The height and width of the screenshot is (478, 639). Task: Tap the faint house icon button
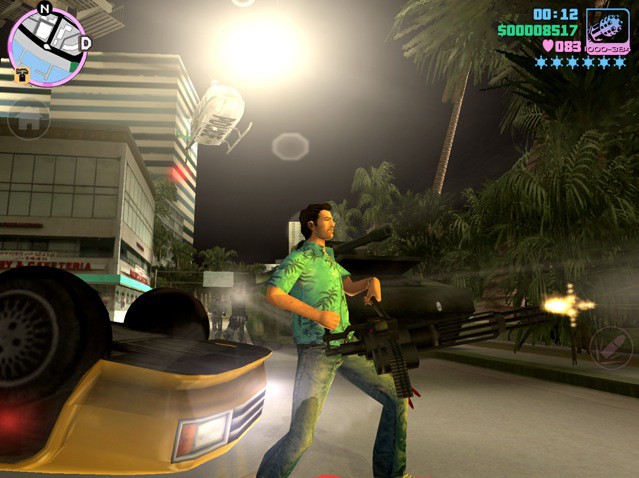(29, 120)
